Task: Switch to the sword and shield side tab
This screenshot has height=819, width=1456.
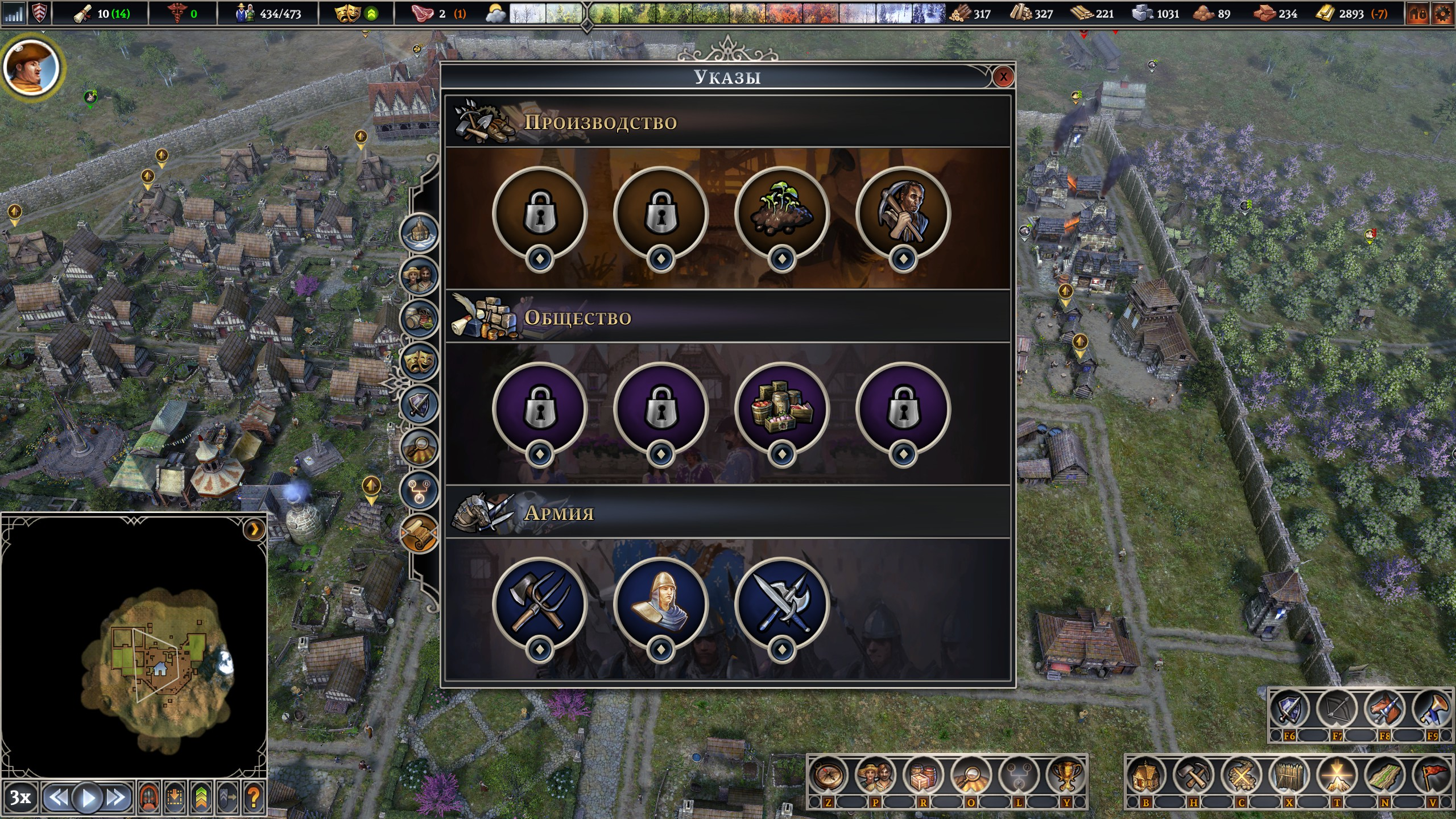Action: (x=419, y=405)
